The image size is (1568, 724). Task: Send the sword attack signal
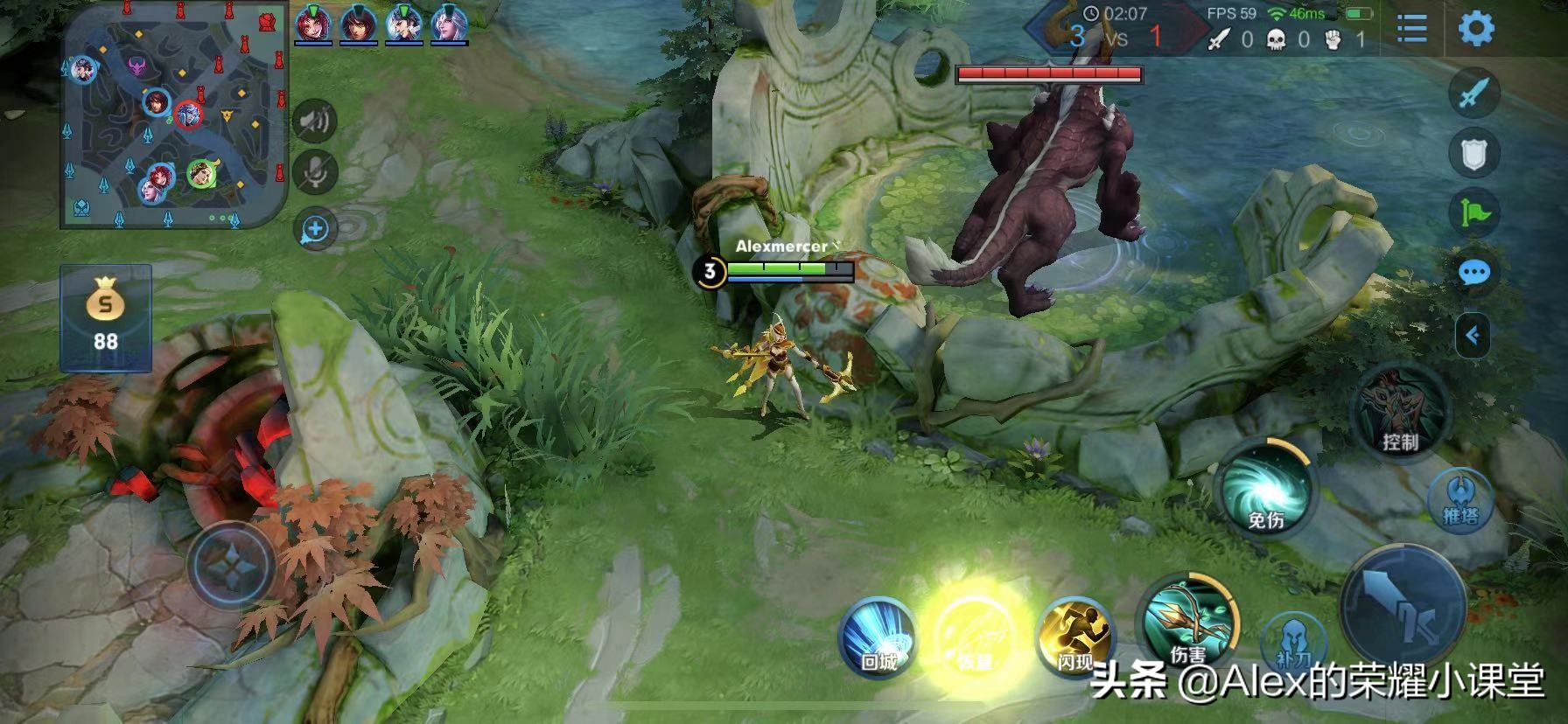pos(1474,93)
